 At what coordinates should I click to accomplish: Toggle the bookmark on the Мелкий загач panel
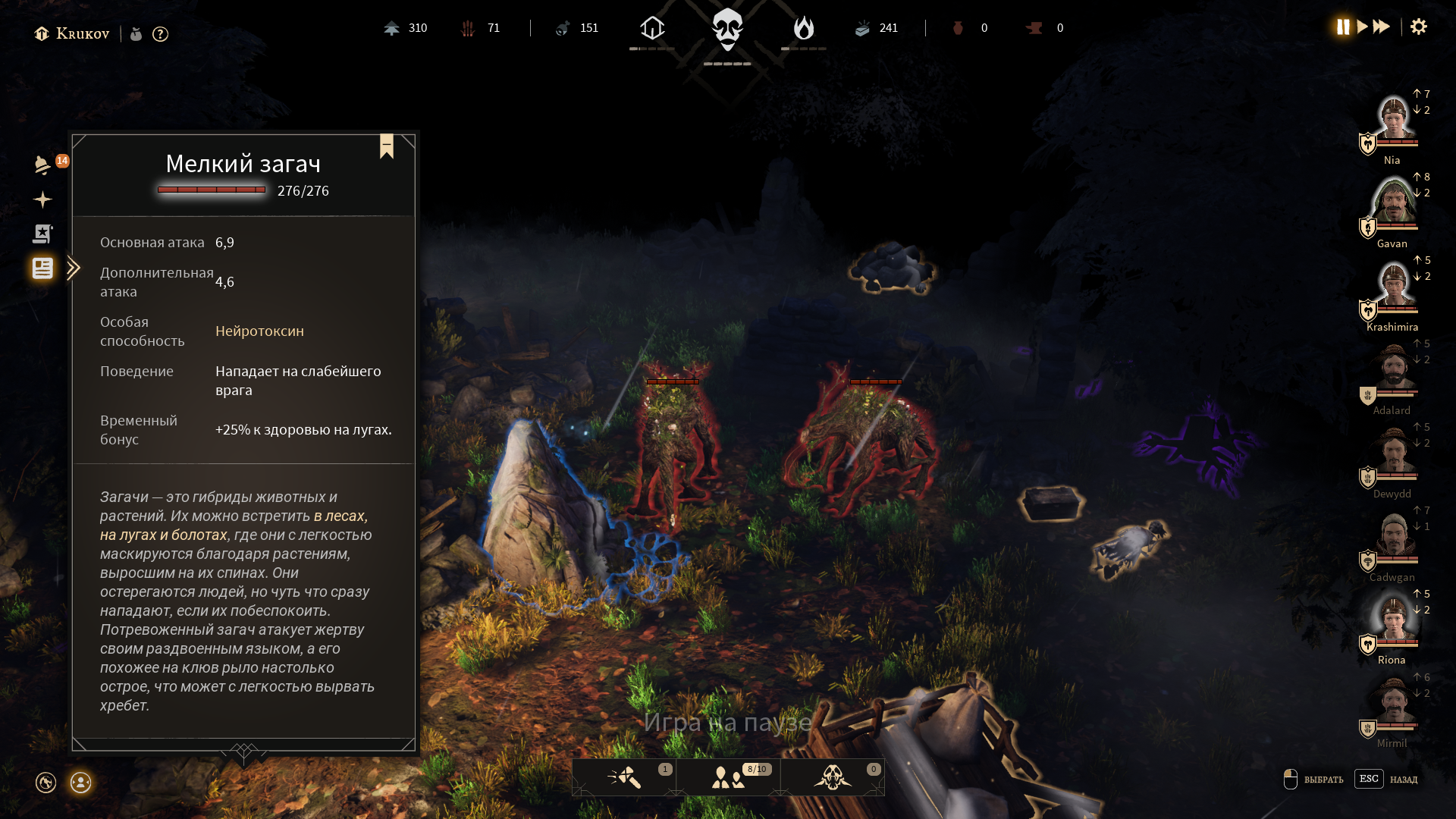(x=387, y=146)
